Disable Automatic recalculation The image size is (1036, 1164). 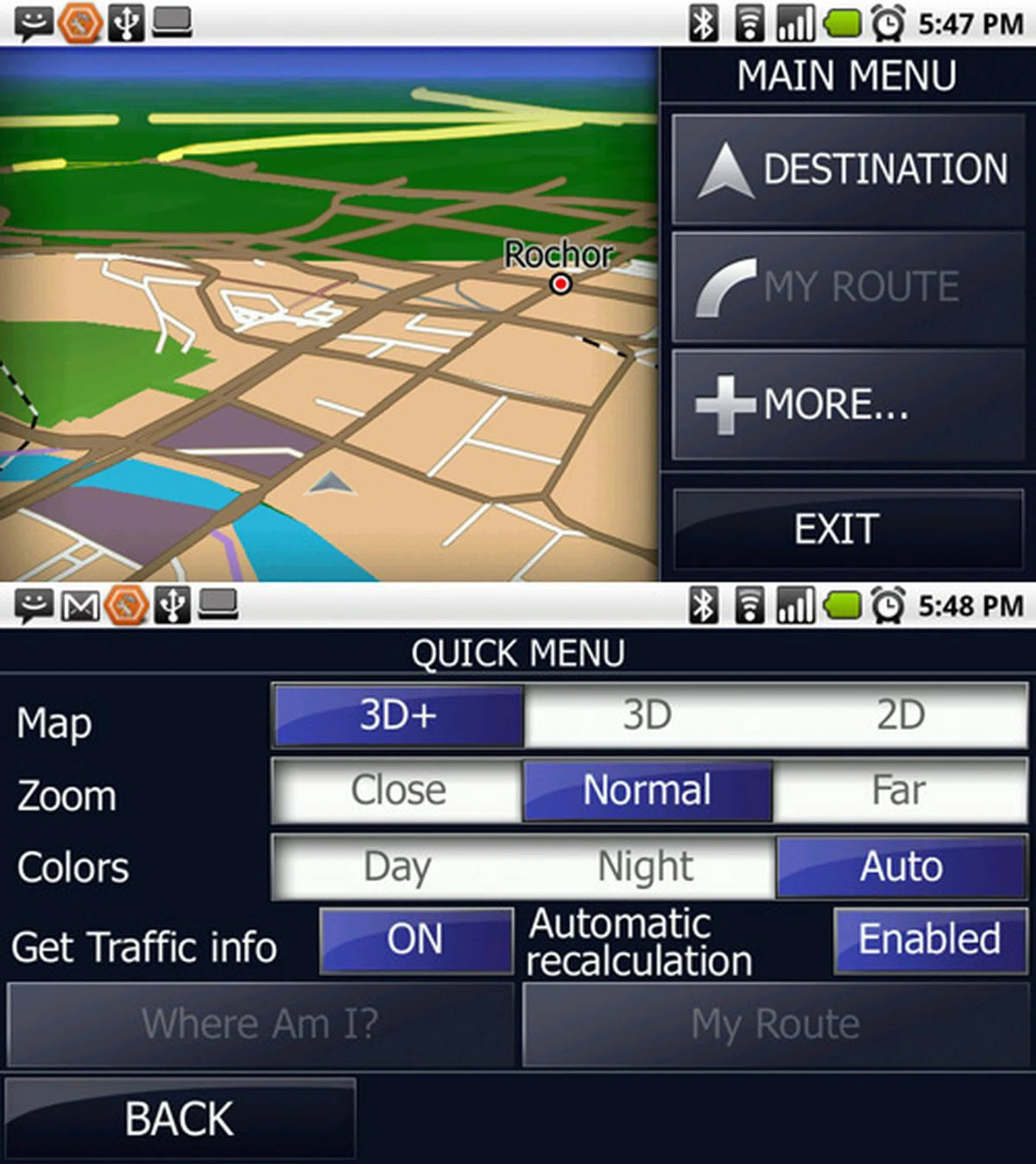929,940
